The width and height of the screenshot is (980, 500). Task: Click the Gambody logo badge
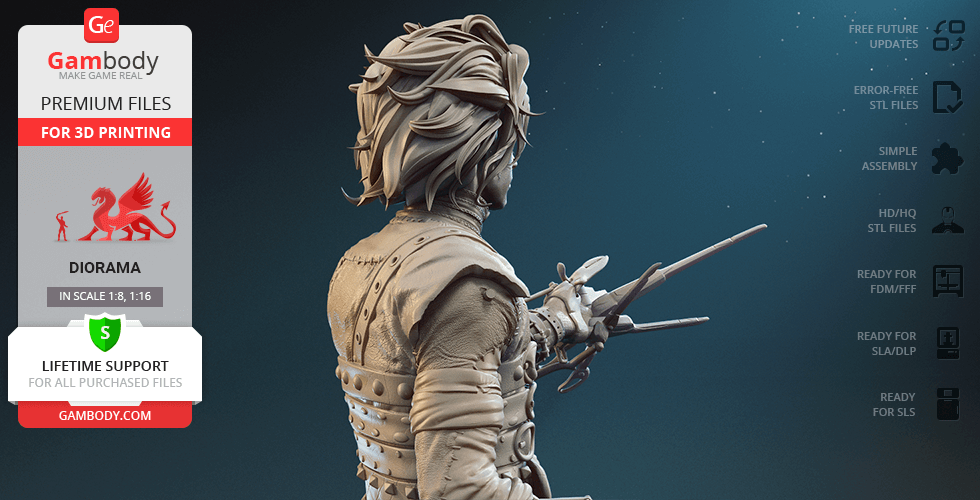tap(103, 24)
